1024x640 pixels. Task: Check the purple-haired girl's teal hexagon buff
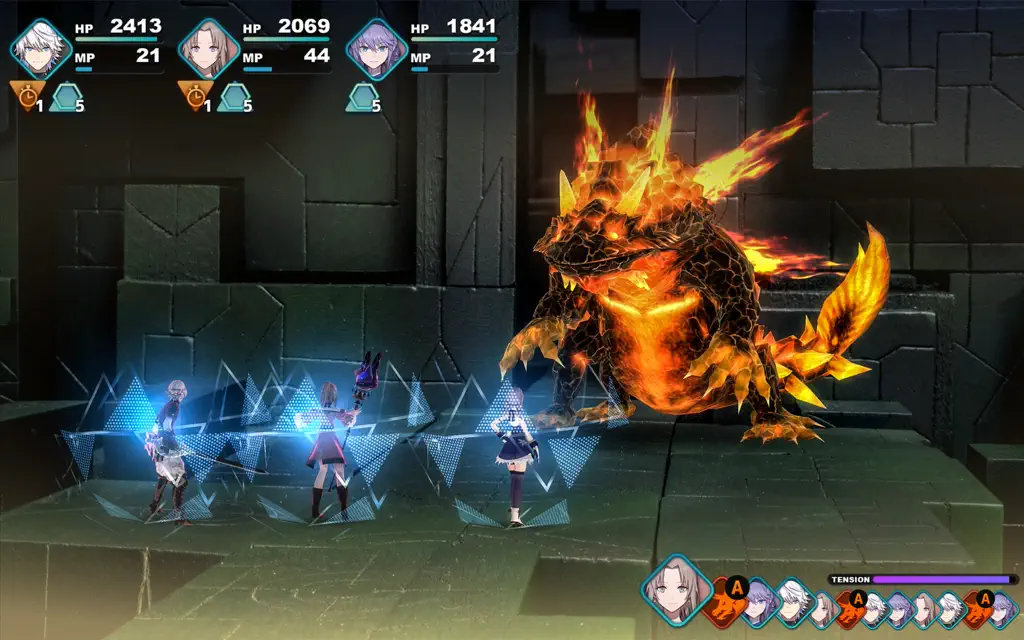(x=361, y=96)
